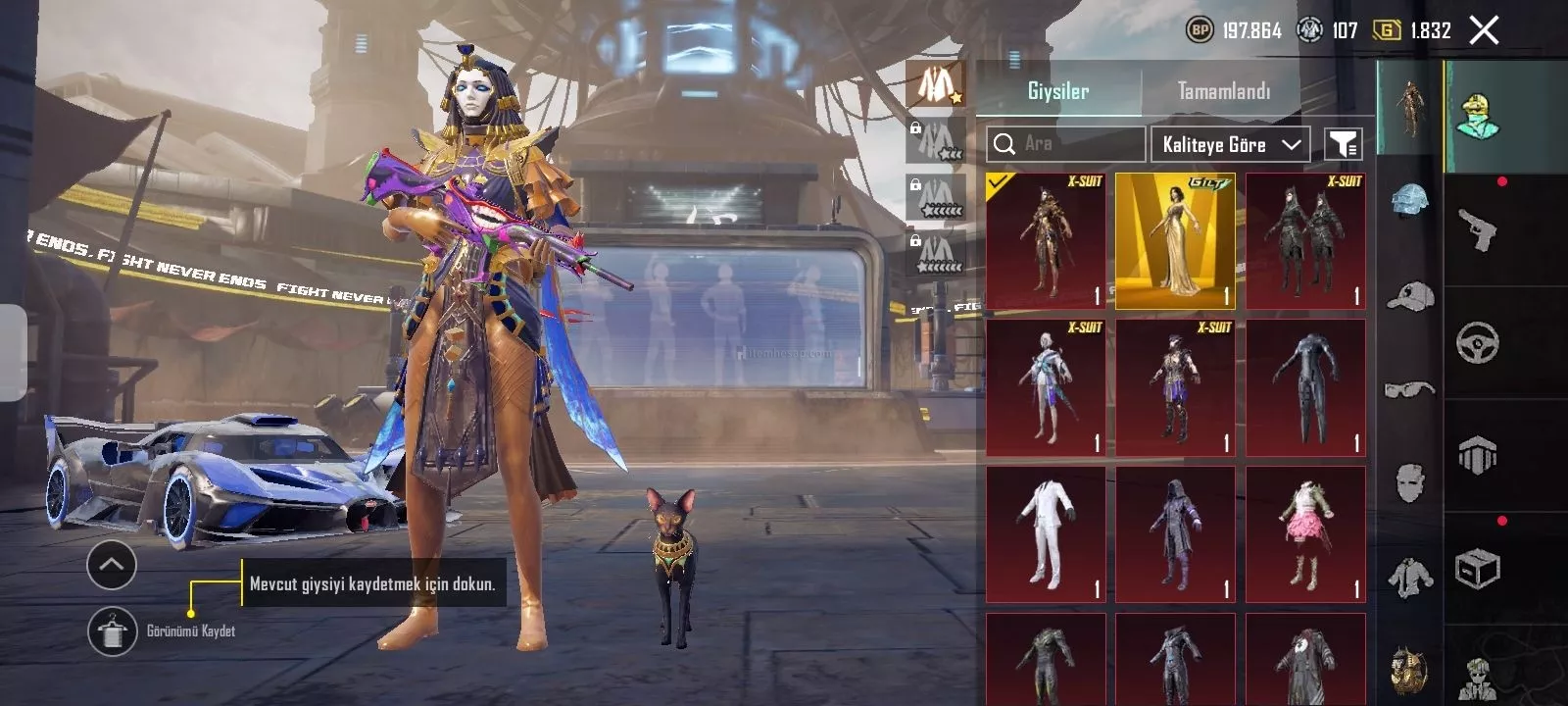Expand the panel with the up-arrow button
This screenshot has height=706, width=1568.
[112, 565]
